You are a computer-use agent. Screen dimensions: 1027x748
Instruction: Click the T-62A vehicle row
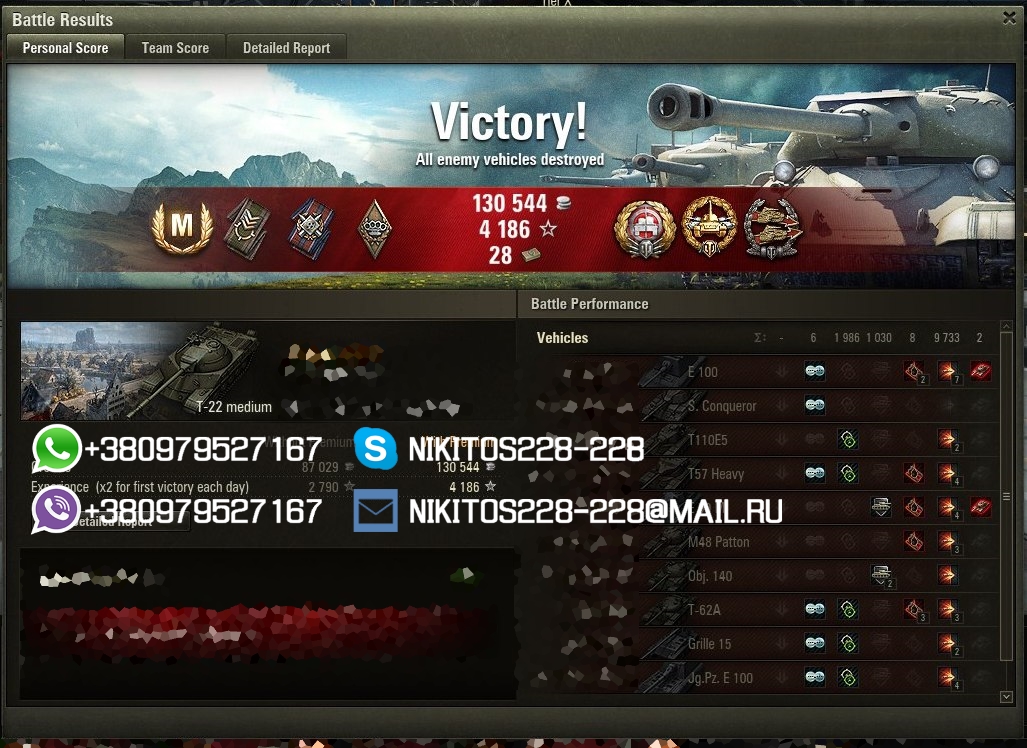coord(704,610)
